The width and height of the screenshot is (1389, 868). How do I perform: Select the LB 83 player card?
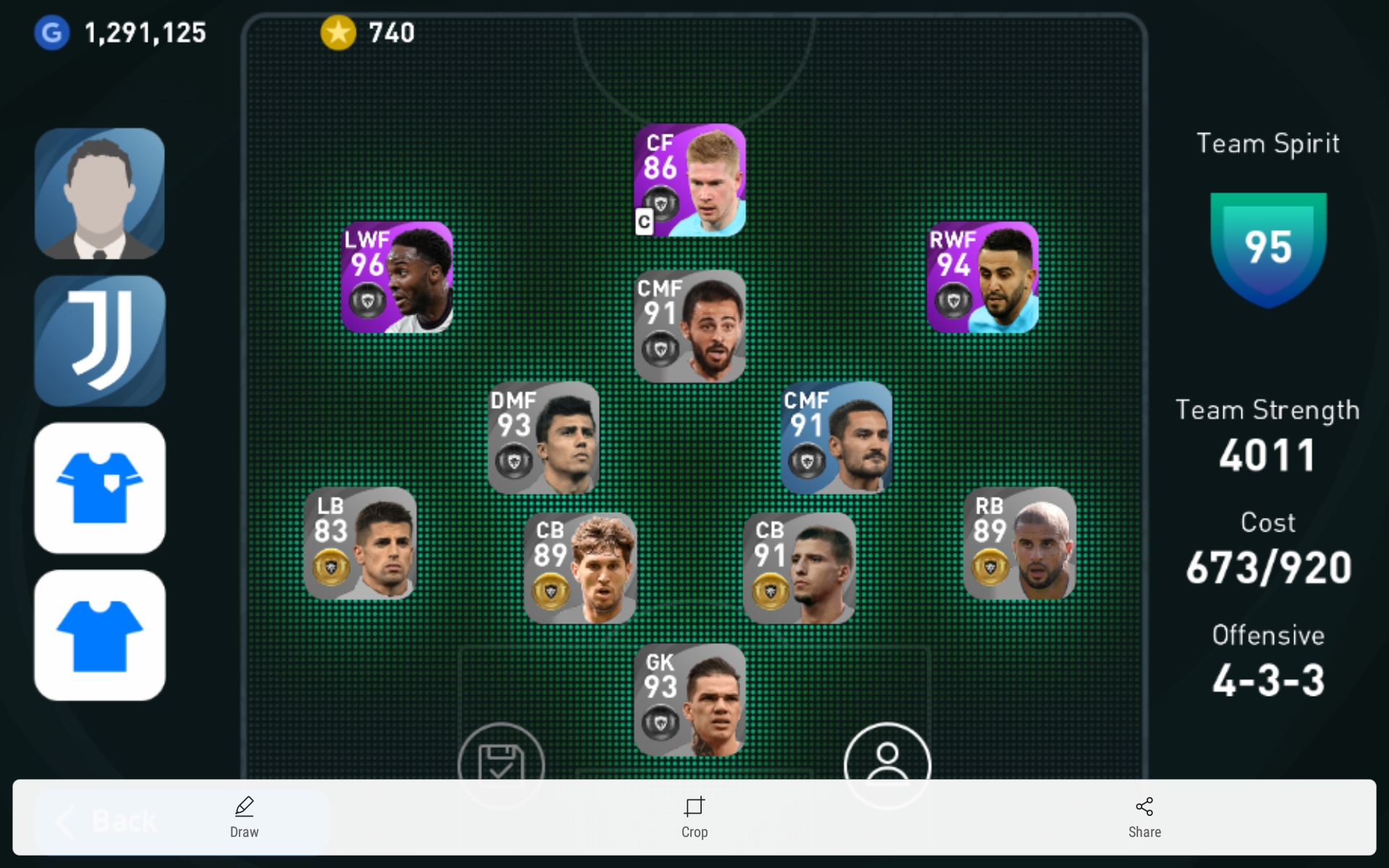(x=360, y=543)
